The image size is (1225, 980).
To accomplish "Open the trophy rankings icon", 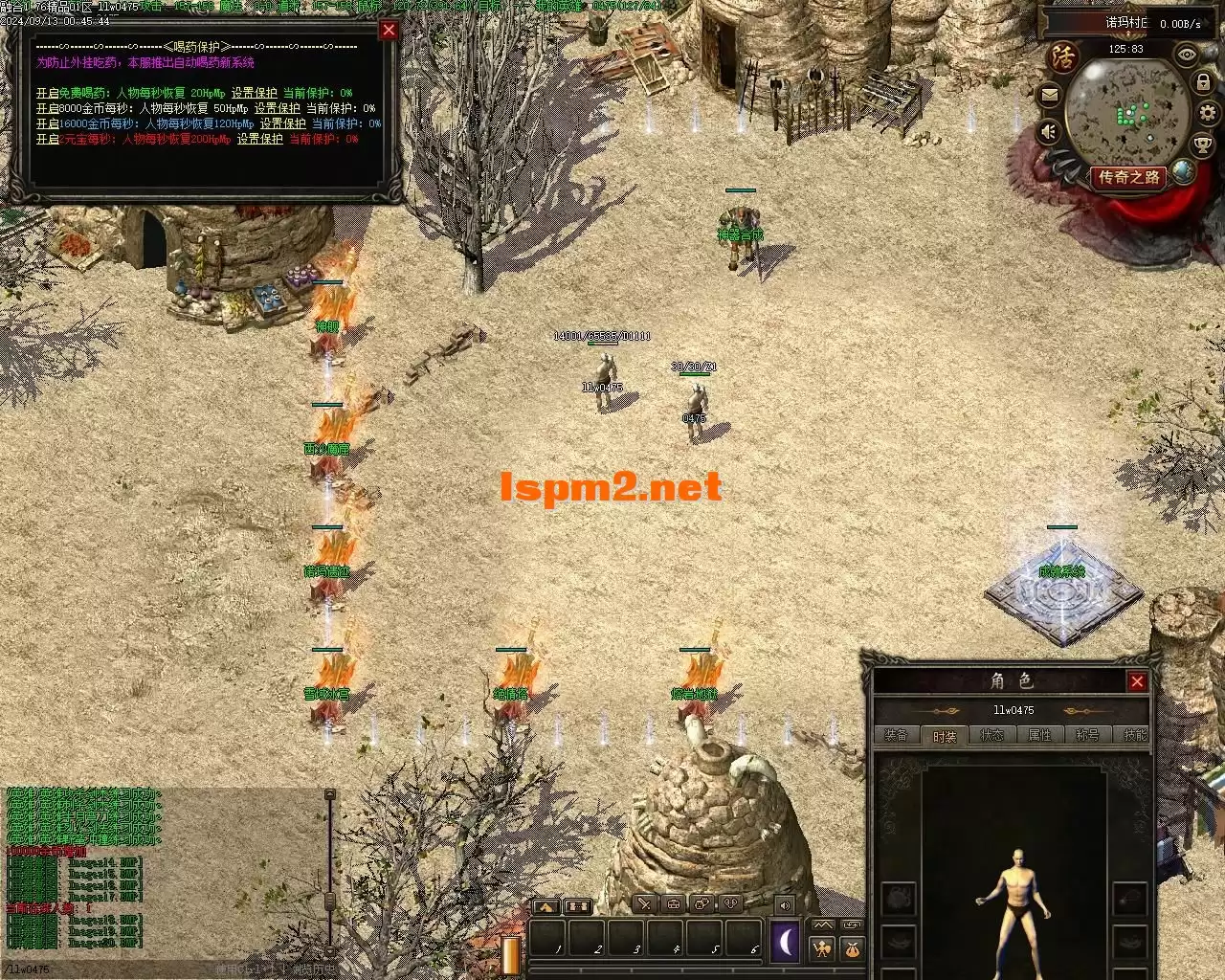I will click(x=1203, y=145).
